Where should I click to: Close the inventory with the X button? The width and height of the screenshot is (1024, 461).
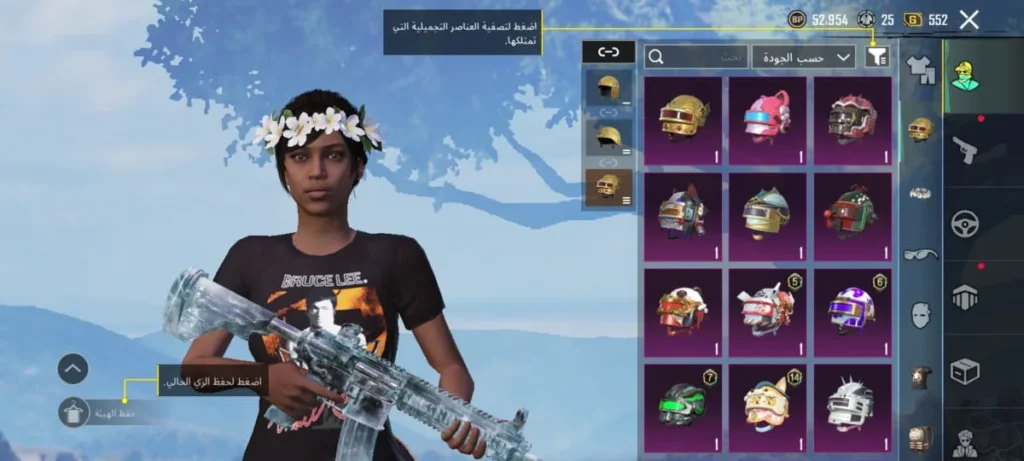[x=968, y=19]
